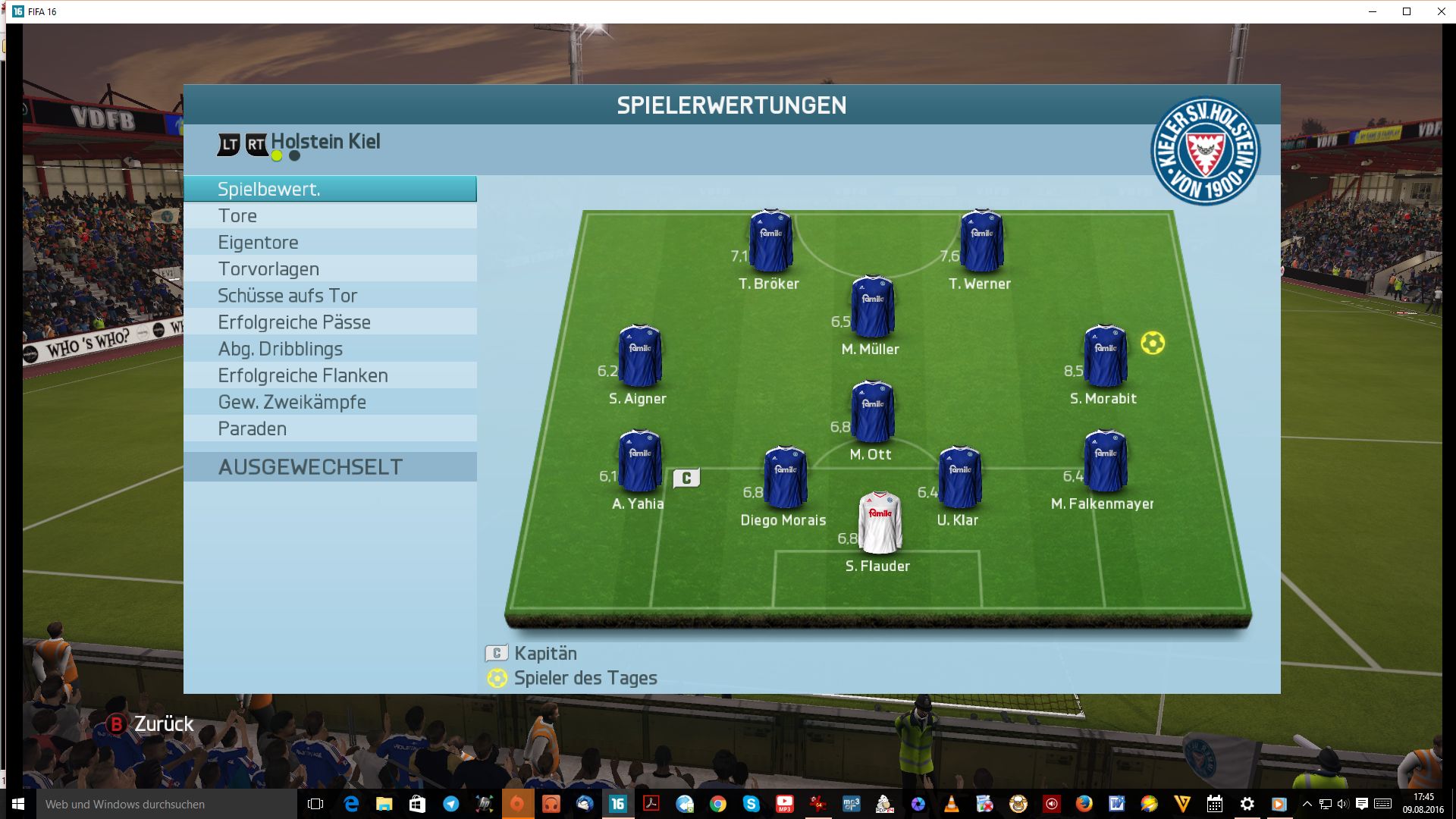Choose captain A. Yahia's shirt
Viewport: 1456px width, 819px height.
[x=640, y=461]
